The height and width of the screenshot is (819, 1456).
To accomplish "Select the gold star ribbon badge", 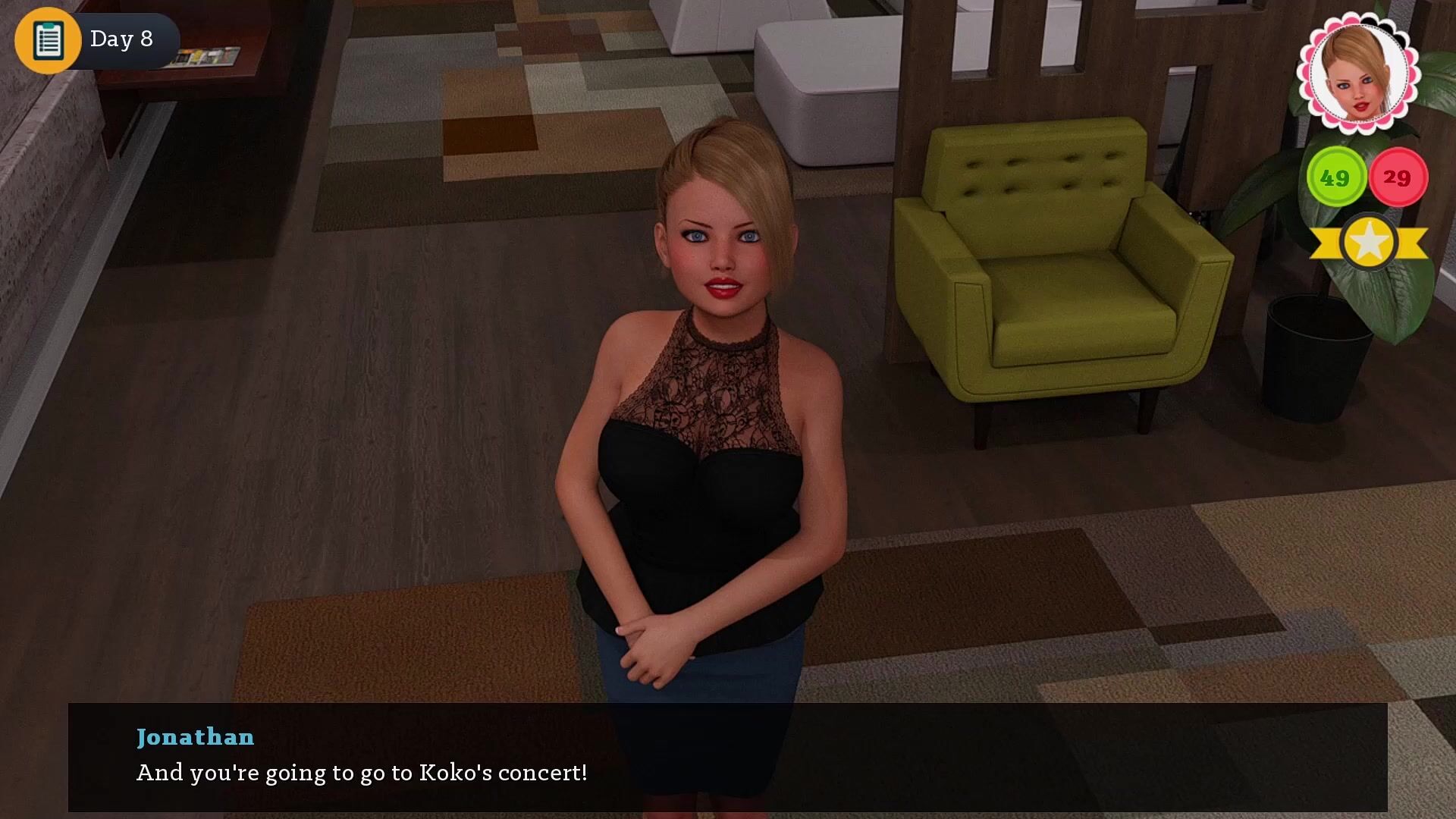I will pos(1369,243).
